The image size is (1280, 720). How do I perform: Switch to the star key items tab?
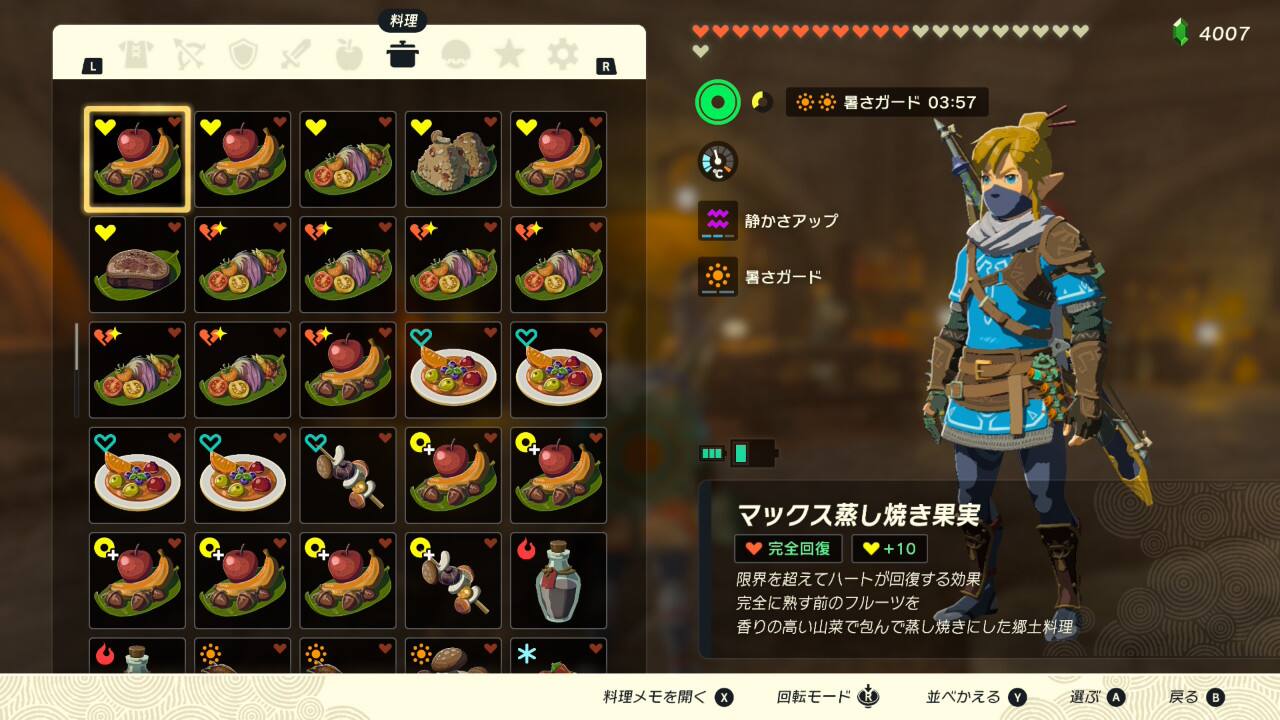[x=509, y=54]
